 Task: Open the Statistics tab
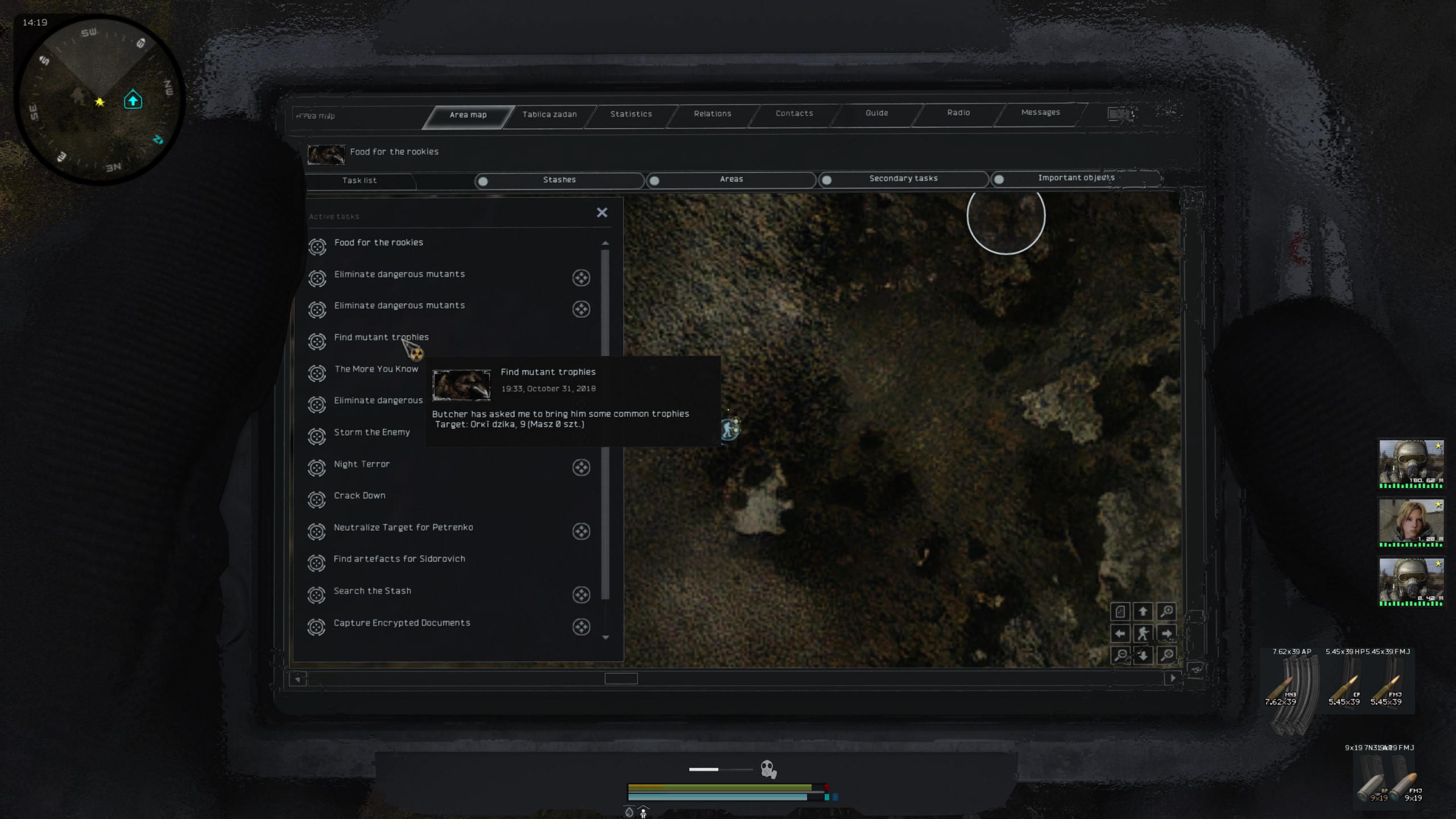(x=631, y=114)
